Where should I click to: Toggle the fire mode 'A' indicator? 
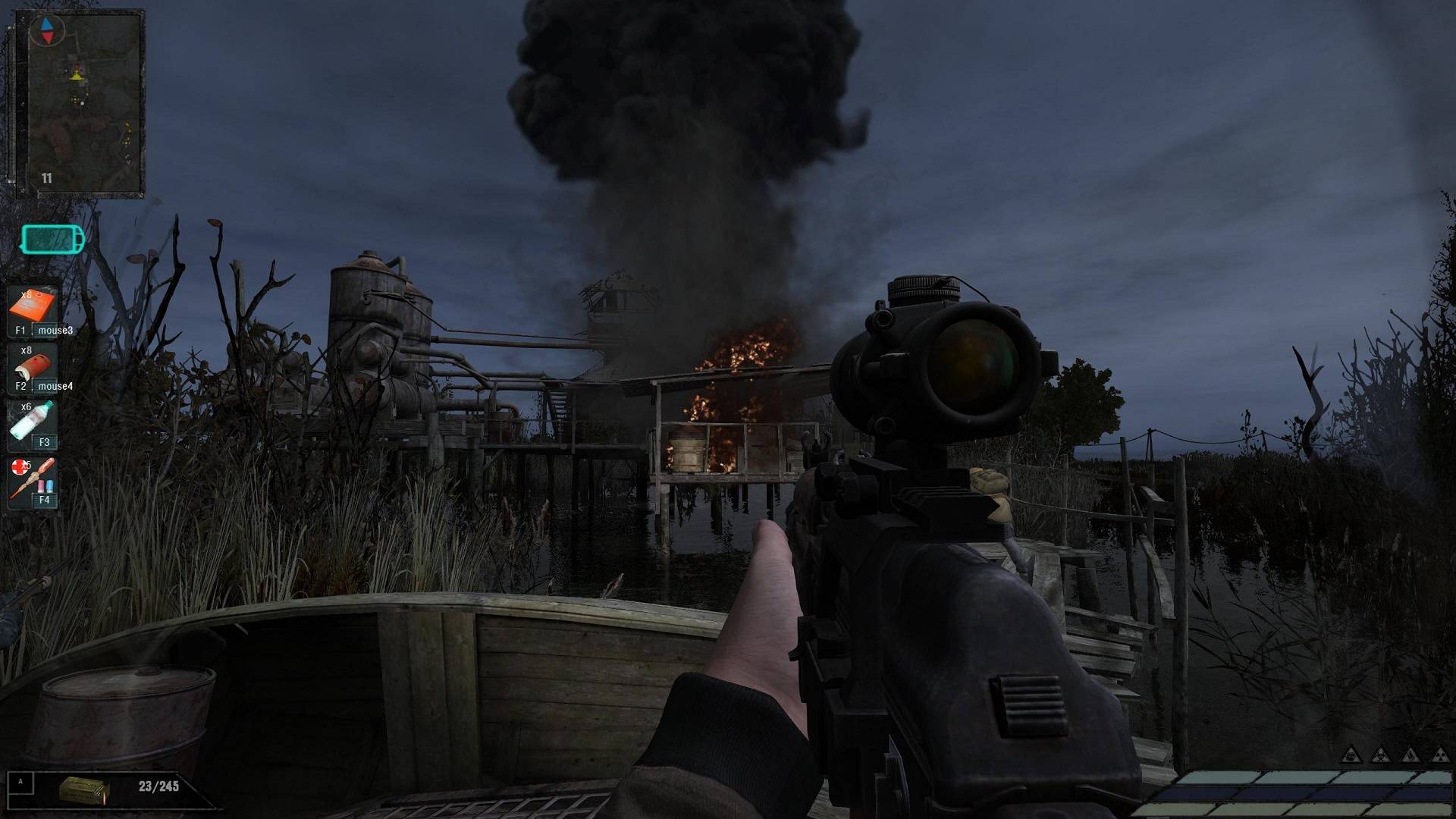click(x=20, y=783)
